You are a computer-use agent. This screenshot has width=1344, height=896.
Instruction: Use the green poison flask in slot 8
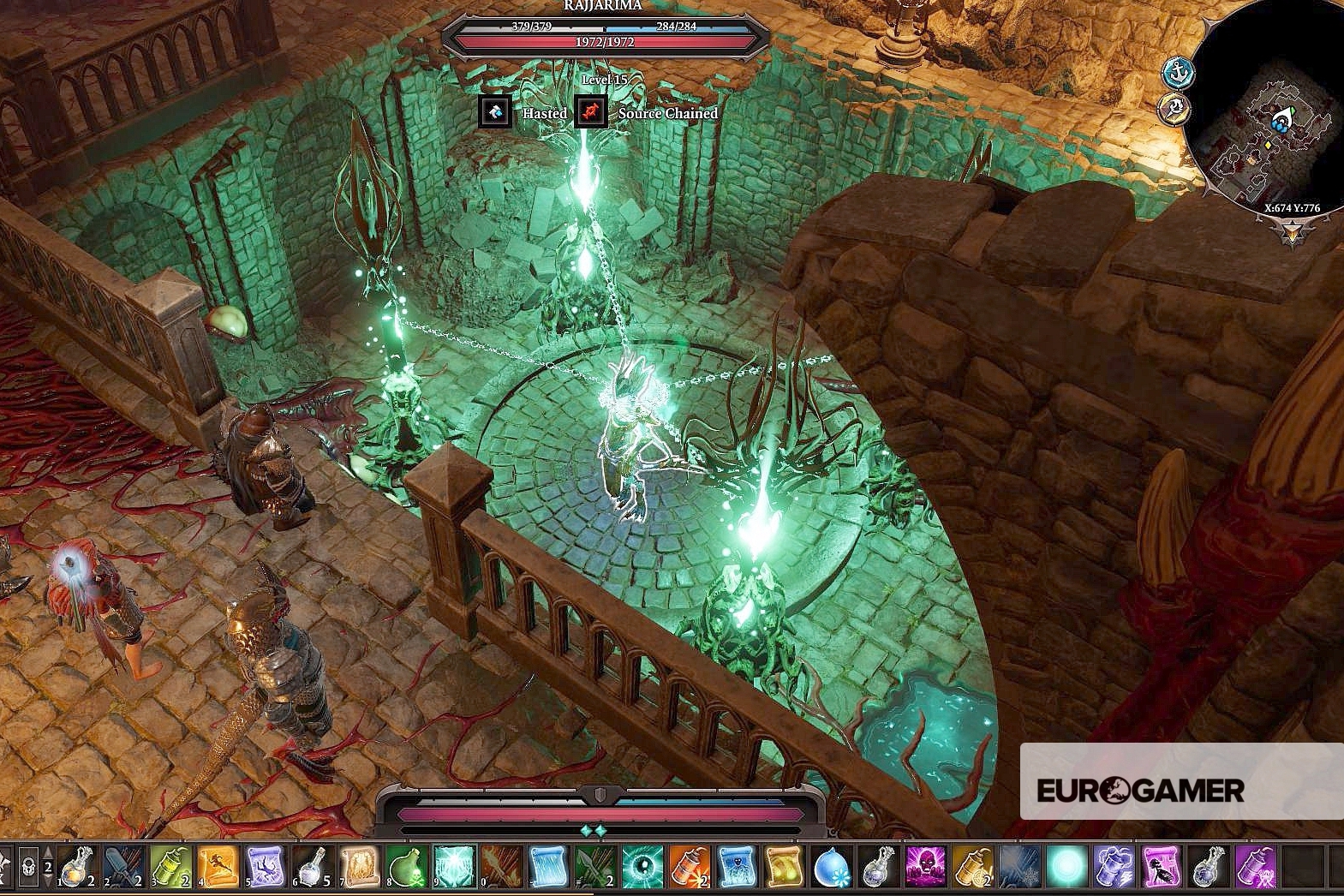(x=407, y=867)
